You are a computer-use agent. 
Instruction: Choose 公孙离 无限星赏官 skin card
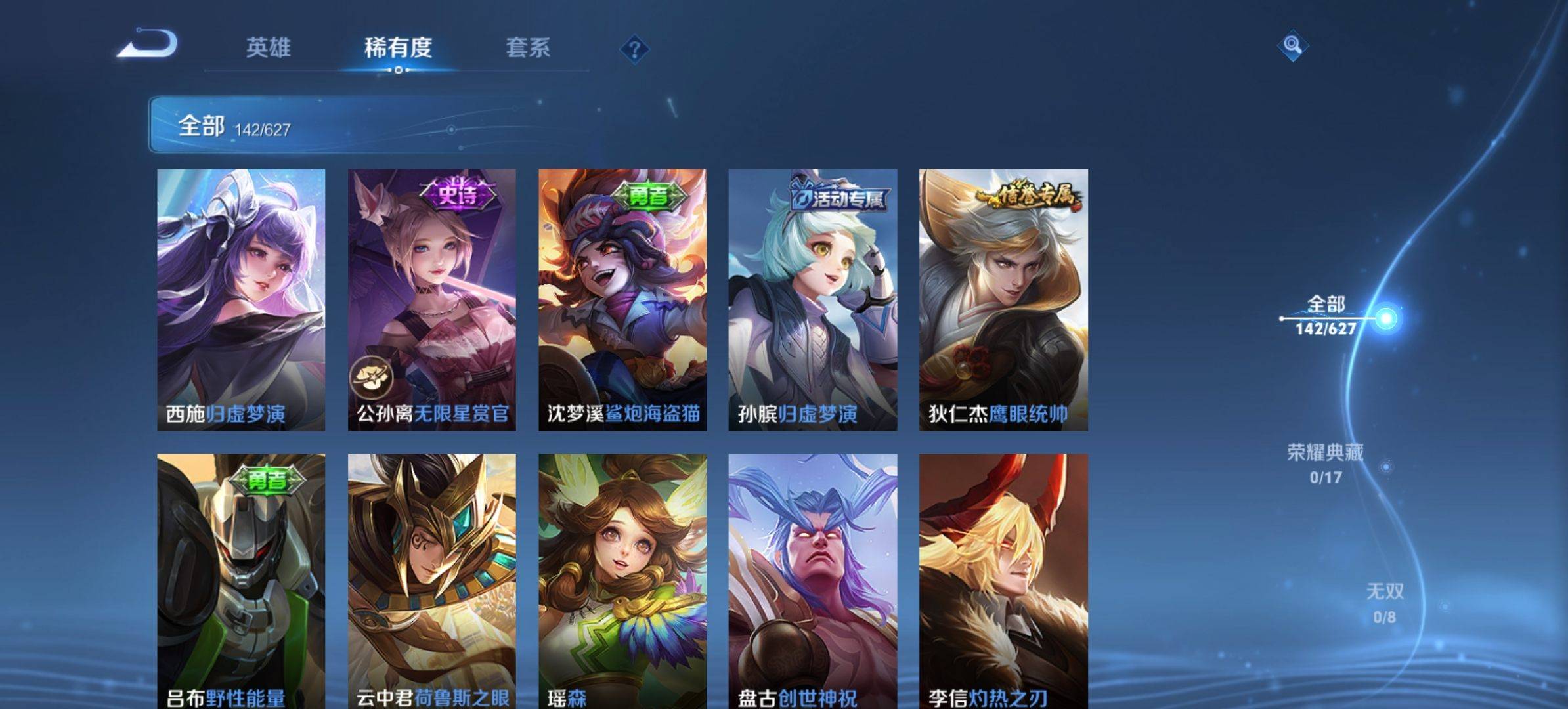point(431,299)
